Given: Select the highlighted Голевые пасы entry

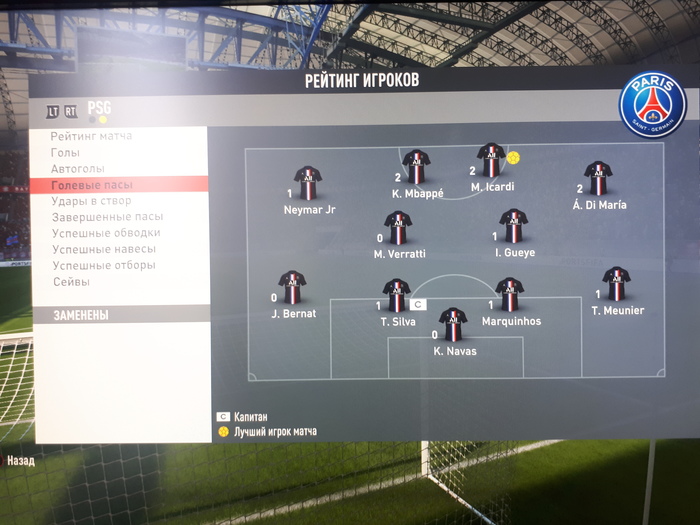Looking at the screenshot, I should pyautogui.click(x=93, y=185).
